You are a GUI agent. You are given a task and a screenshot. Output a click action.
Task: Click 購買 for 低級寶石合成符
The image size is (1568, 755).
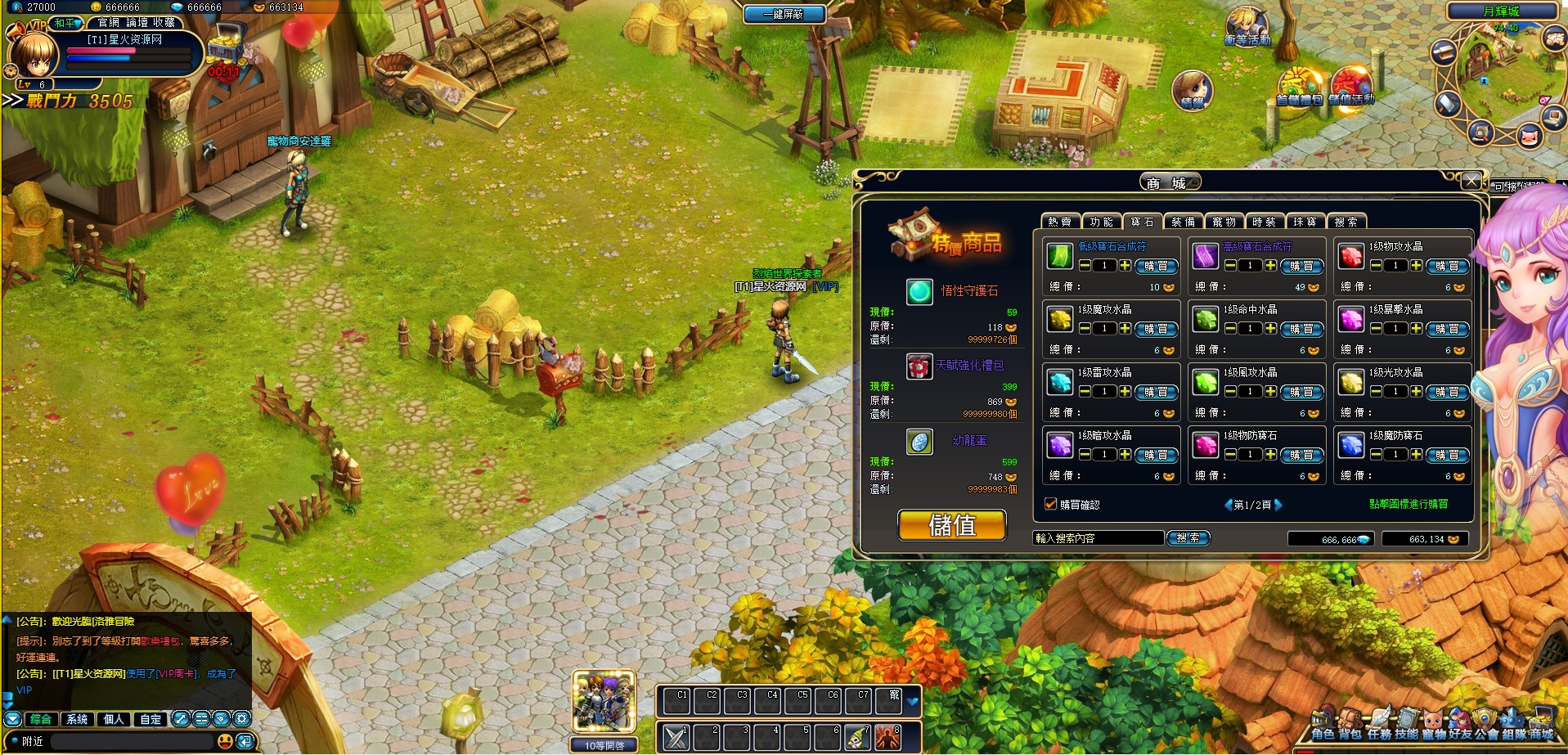click(1158, 266)
